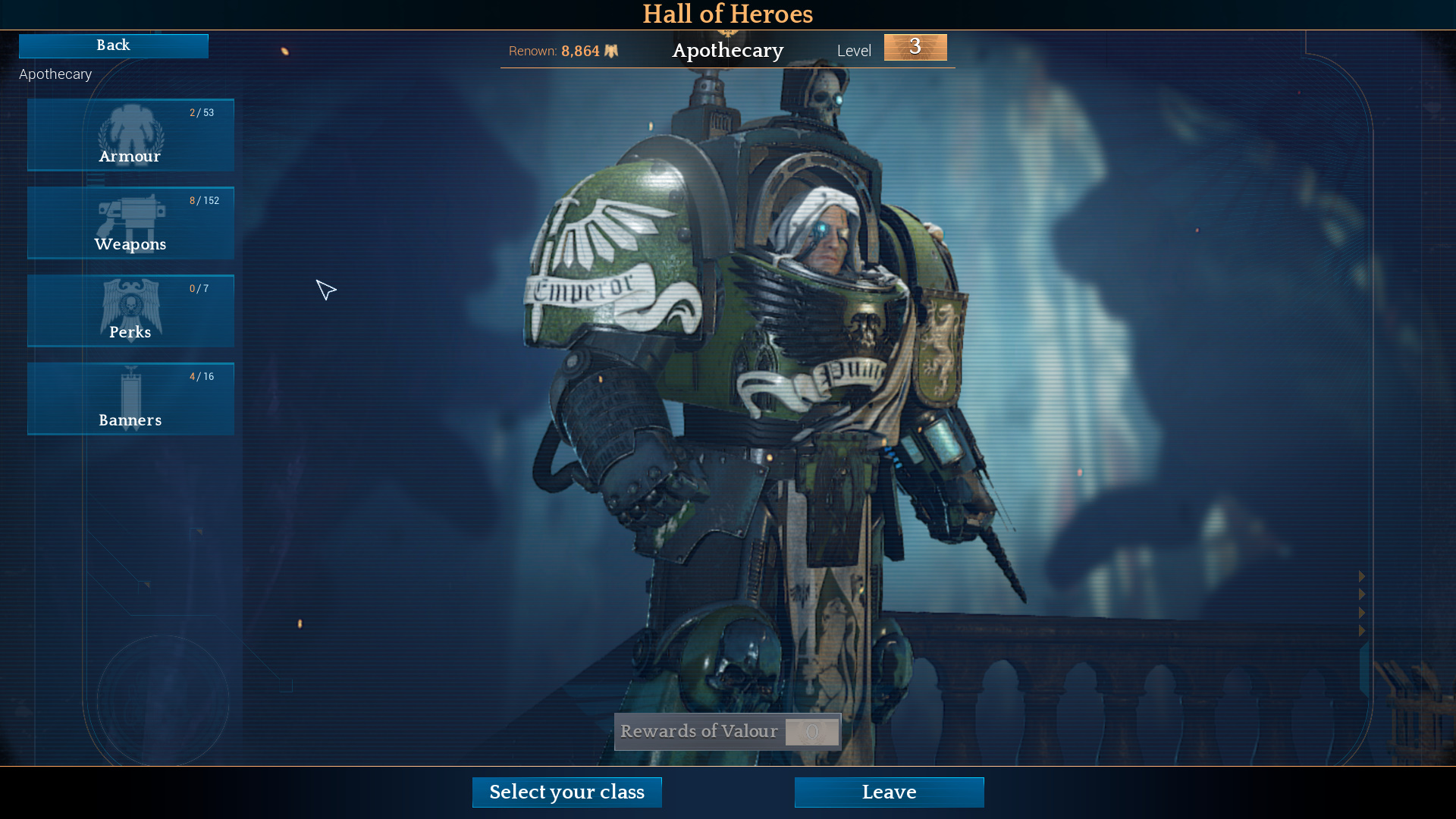Open the Armour customization category

coord(130,135)
